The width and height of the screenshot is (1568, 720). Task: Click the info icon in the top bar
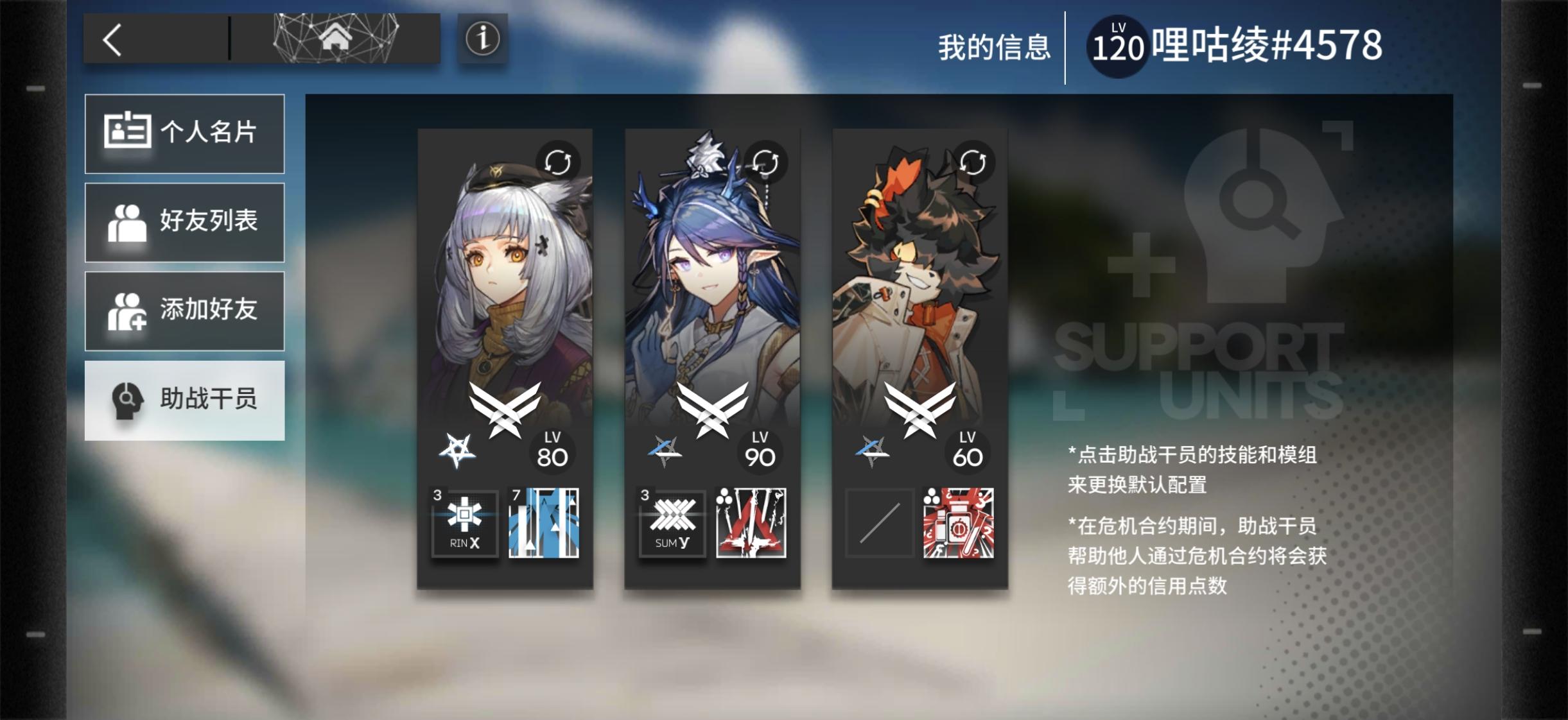(481, 40)
